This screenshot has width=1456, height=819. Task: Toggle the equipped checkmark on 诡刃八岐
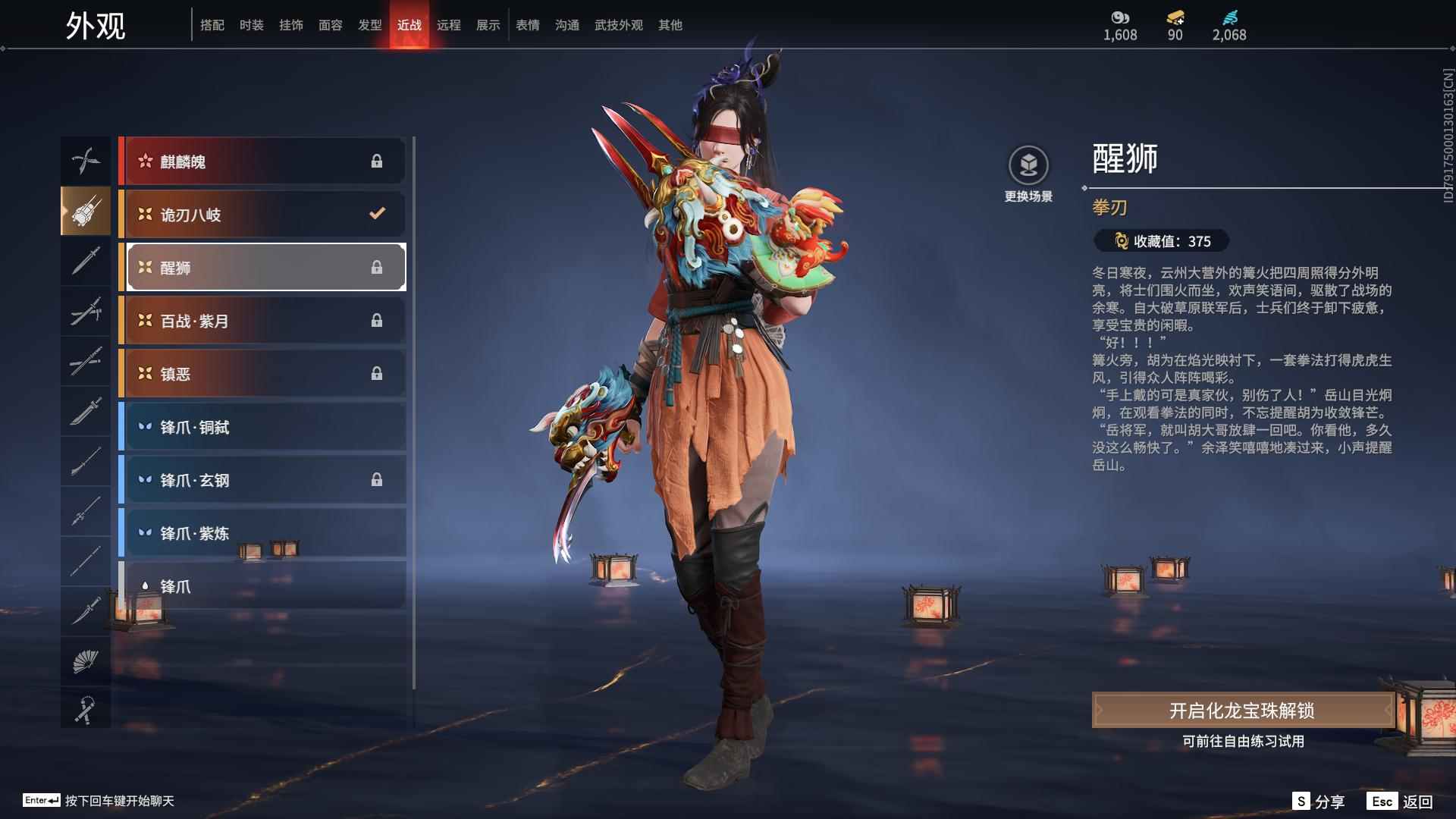tap(377, 214)
